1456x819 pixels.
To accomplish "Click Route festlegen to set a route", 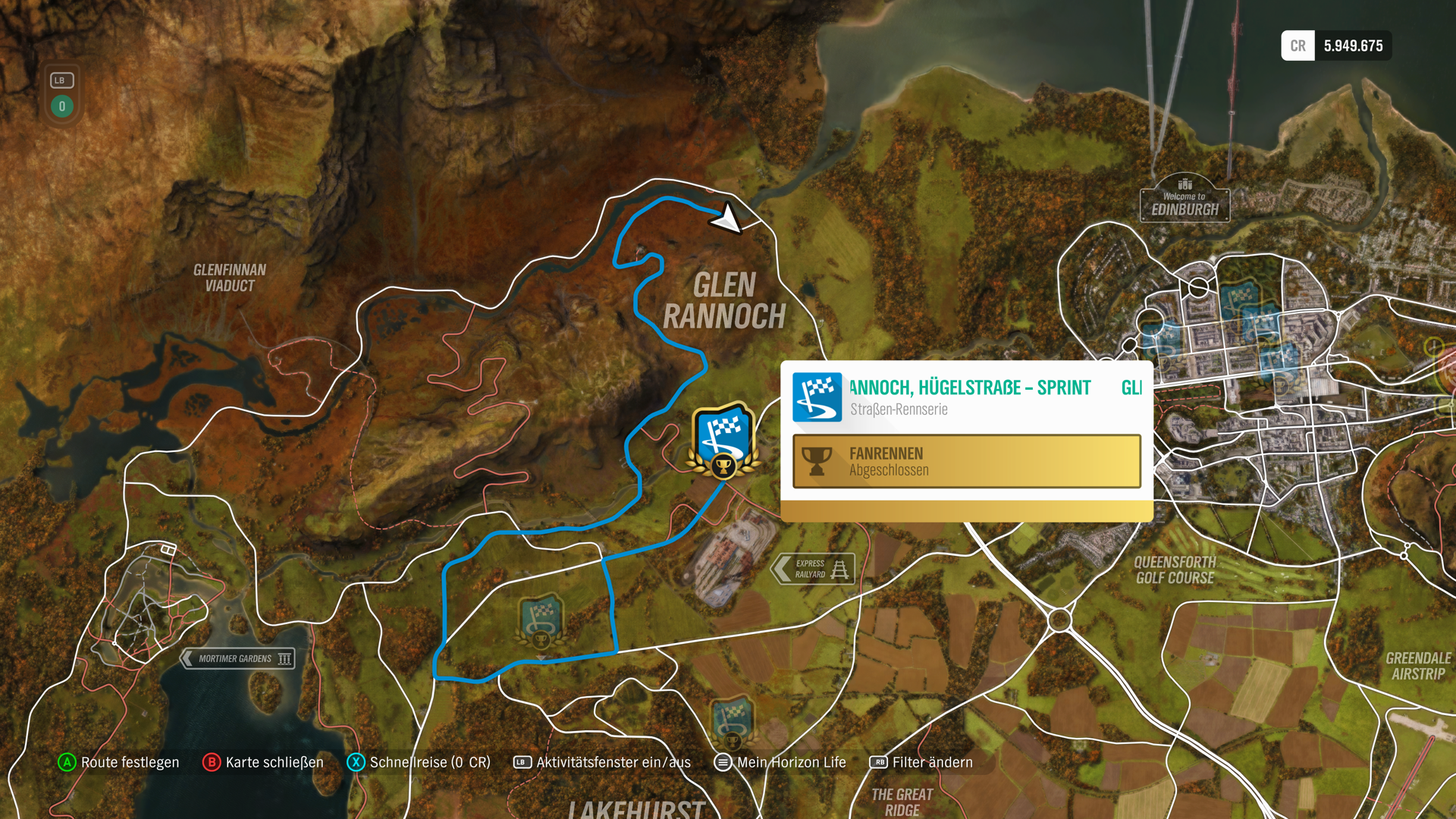I will 130,763.
